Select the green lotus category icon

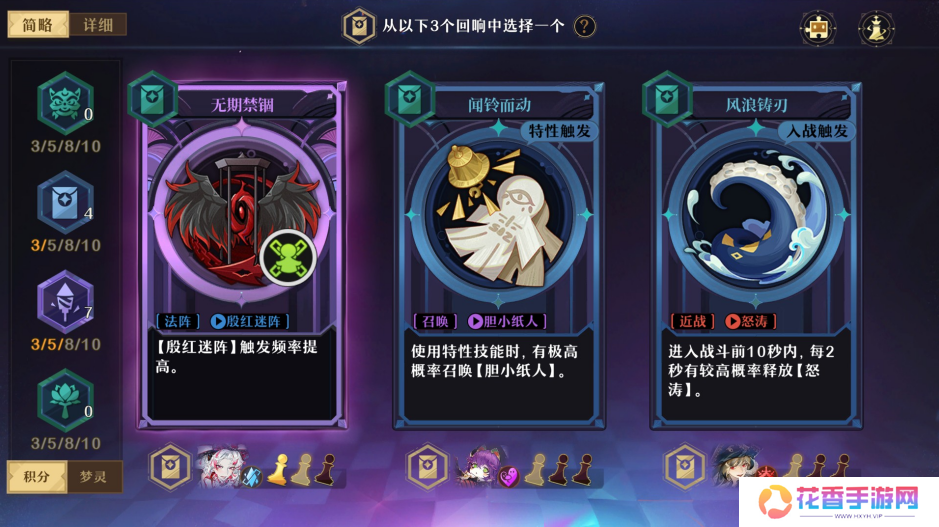coord(65,398)
